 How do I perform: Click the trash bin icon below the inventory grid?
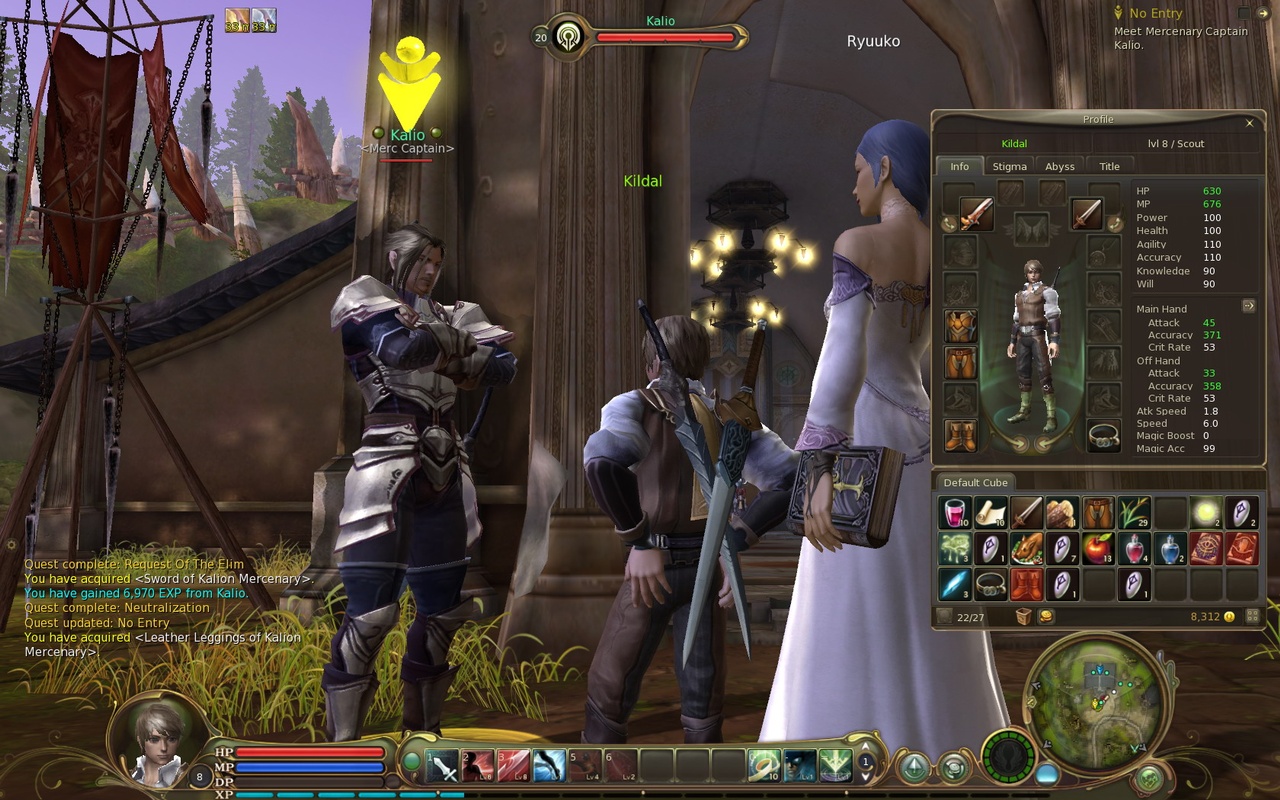click(x=1024, y=616)
